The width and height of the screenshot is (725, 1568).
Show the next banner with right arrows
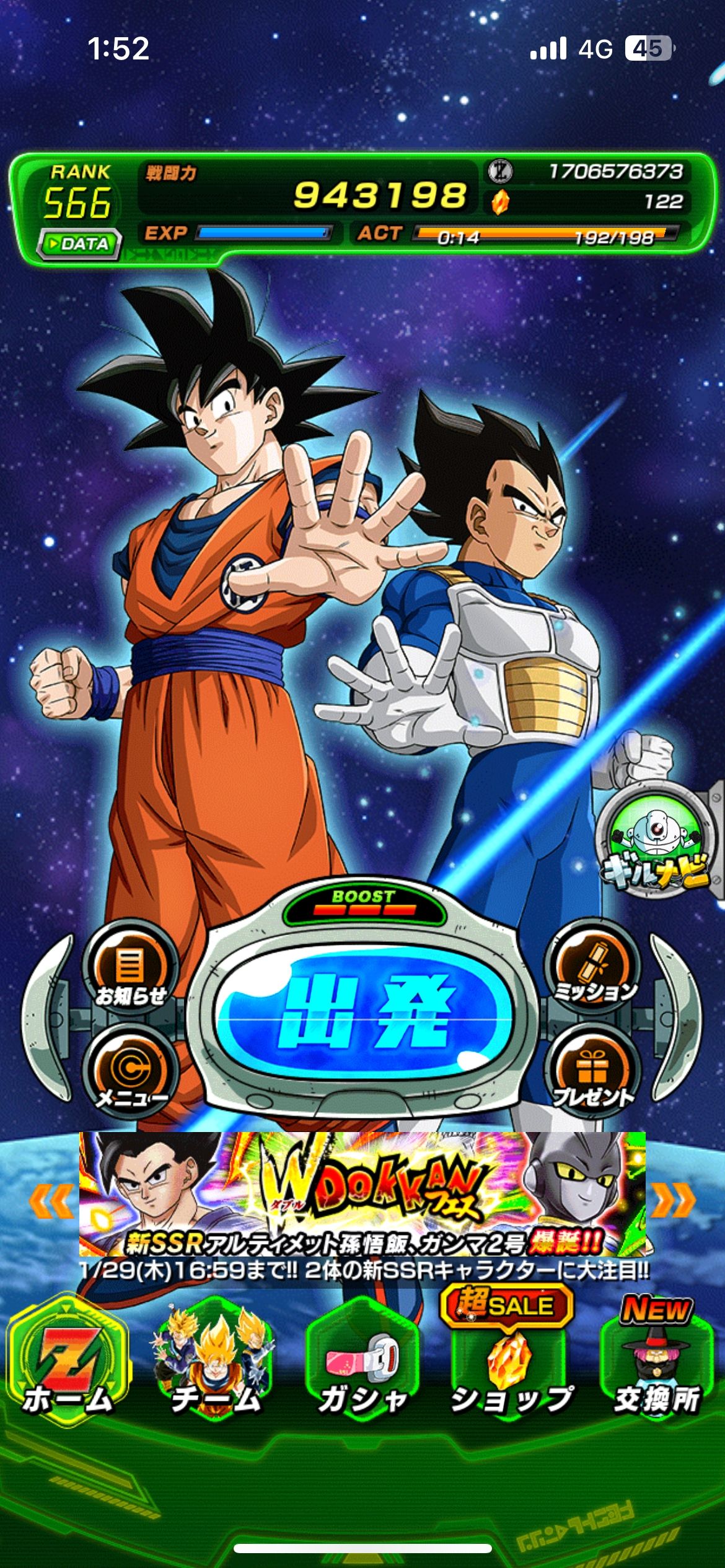click(x=674, y=1201)
